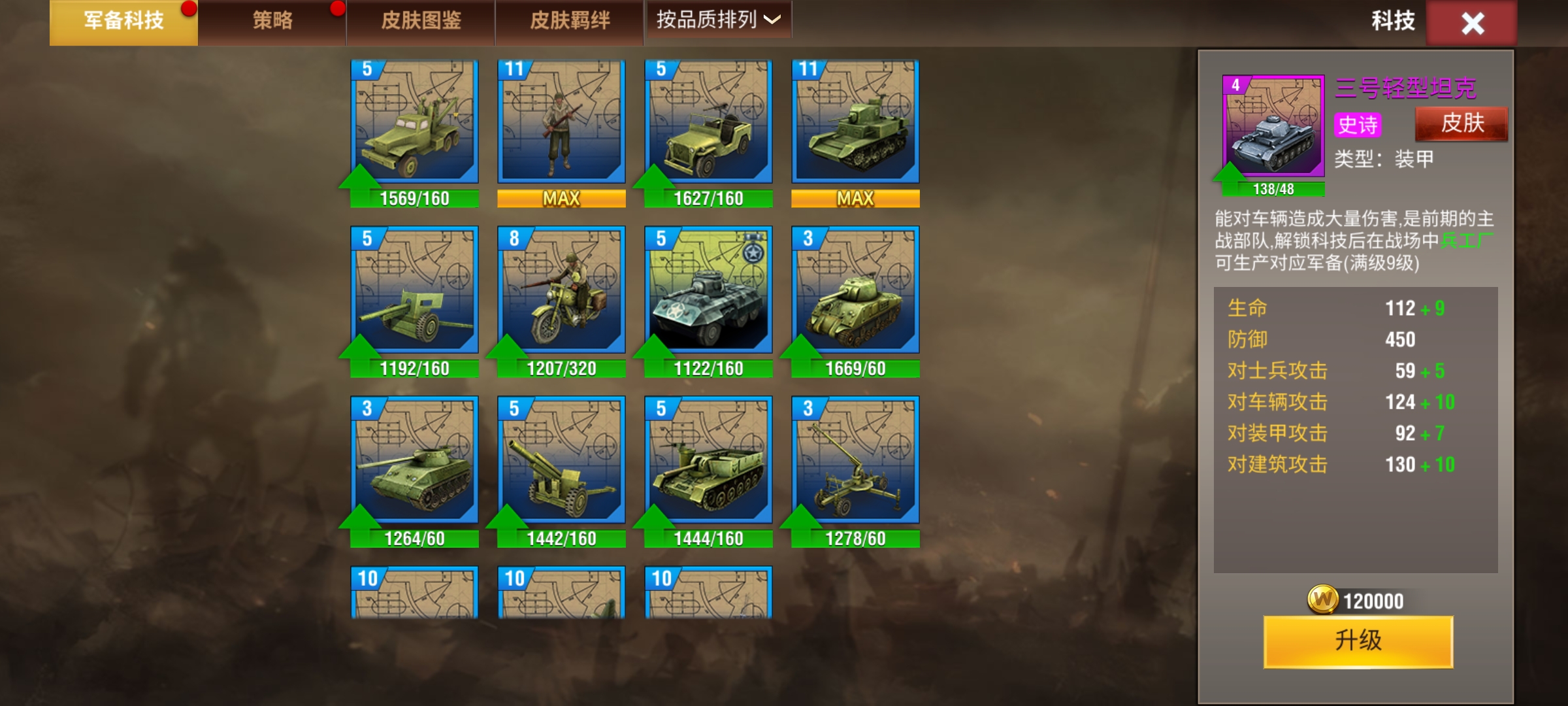Select the Sherman tank card showing 1669/60
The width and height of the screenshot is (1568, 706).
coord(855,291)
